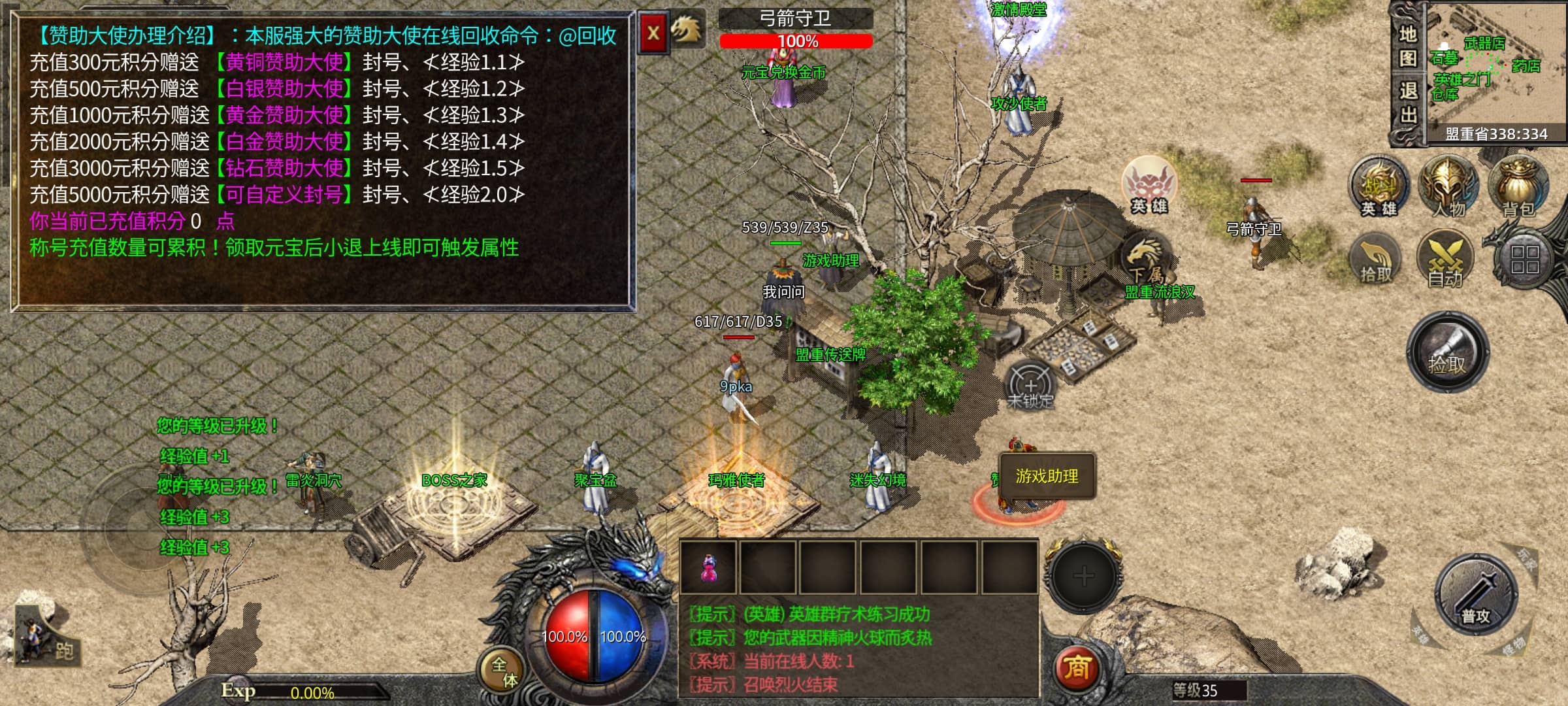1568x706 pixels.
Task: Tap the demon mask 英雄 icon
Action: pyautogui.click(x=1149, y=185)
